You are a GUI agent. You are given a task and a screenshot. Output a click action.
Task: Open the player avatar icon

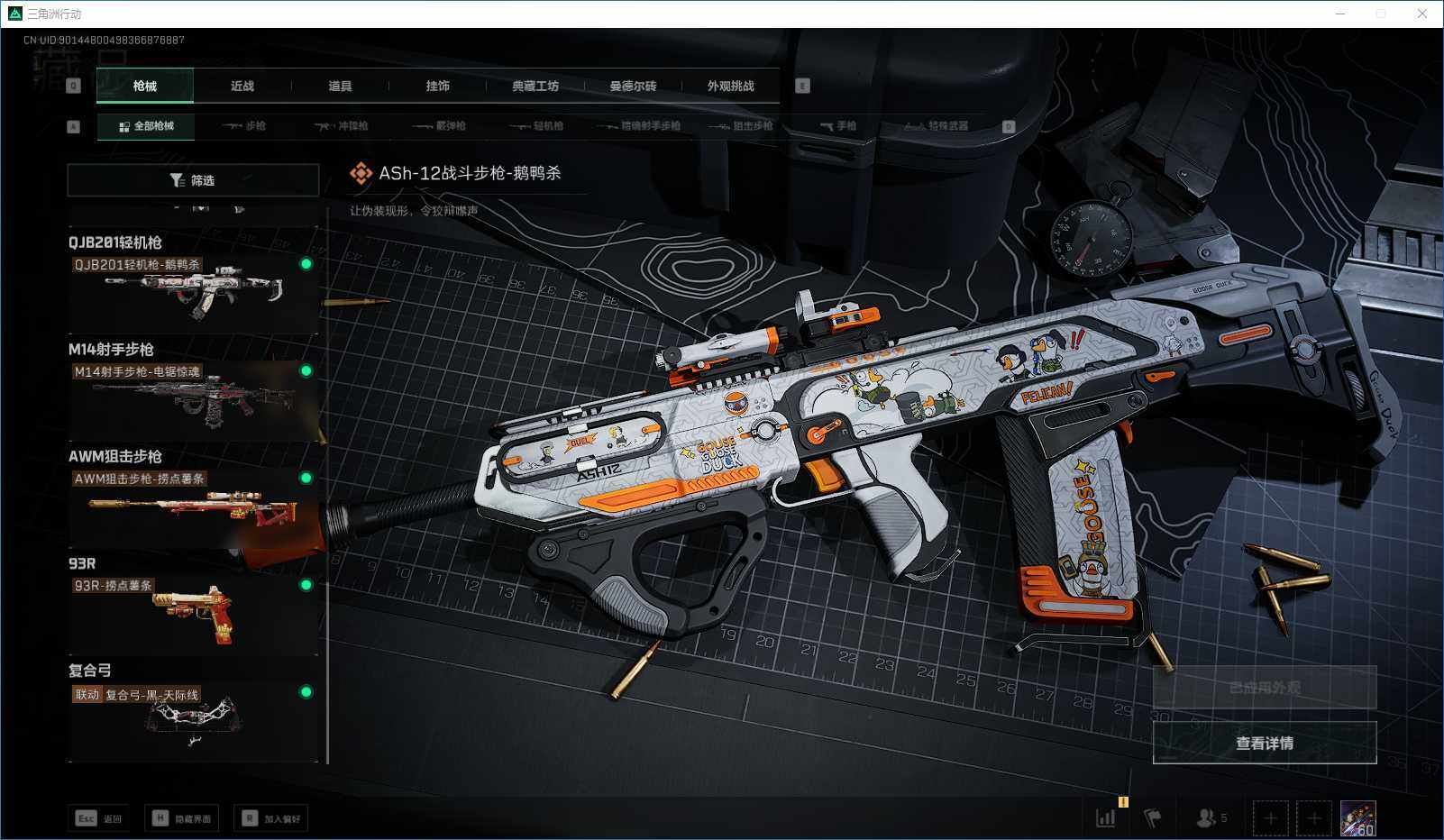coord(1357,818)
